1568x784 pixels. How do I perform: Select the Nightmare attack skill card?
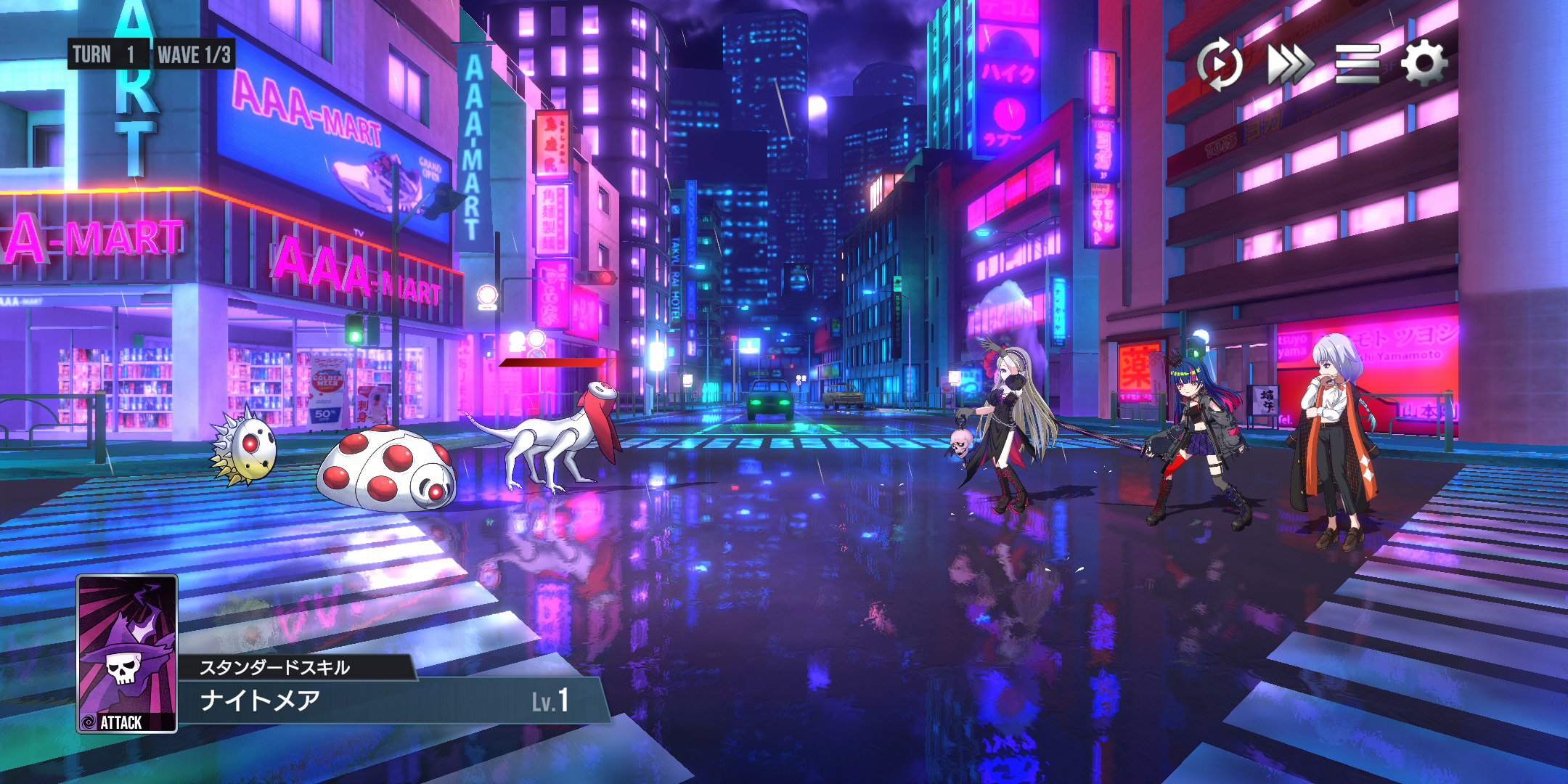[x=127, y=653]
